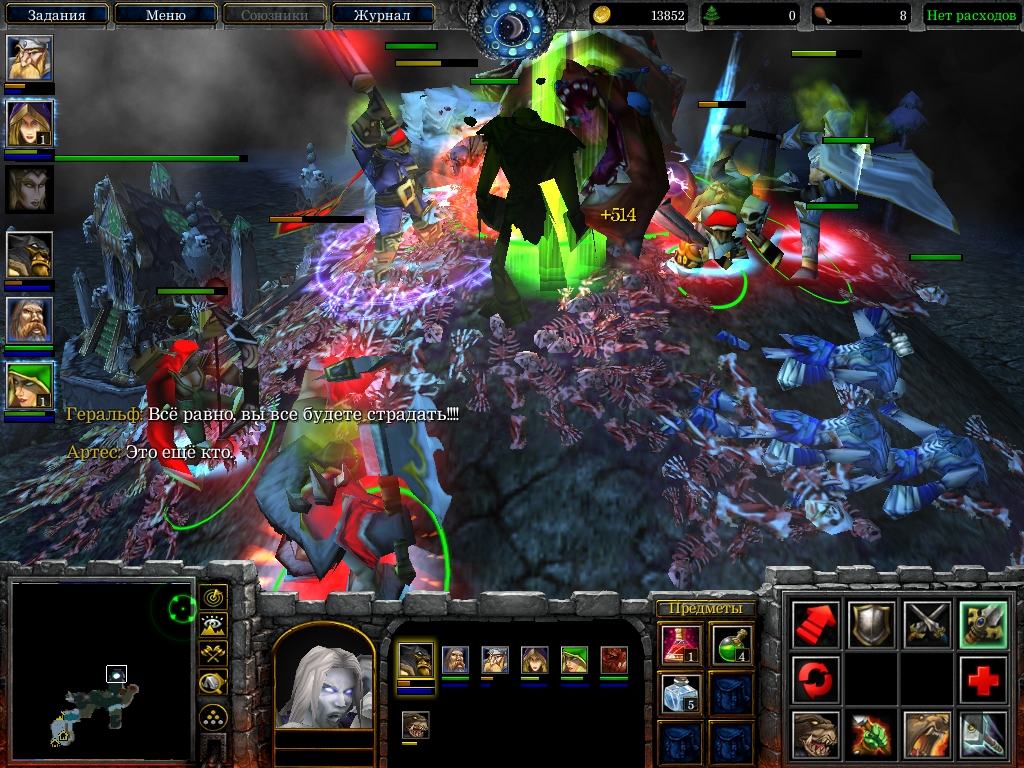This screenshot has height=768, width=1024.
Task: Activate the minimap signal ping button
Action: point(213,598)
